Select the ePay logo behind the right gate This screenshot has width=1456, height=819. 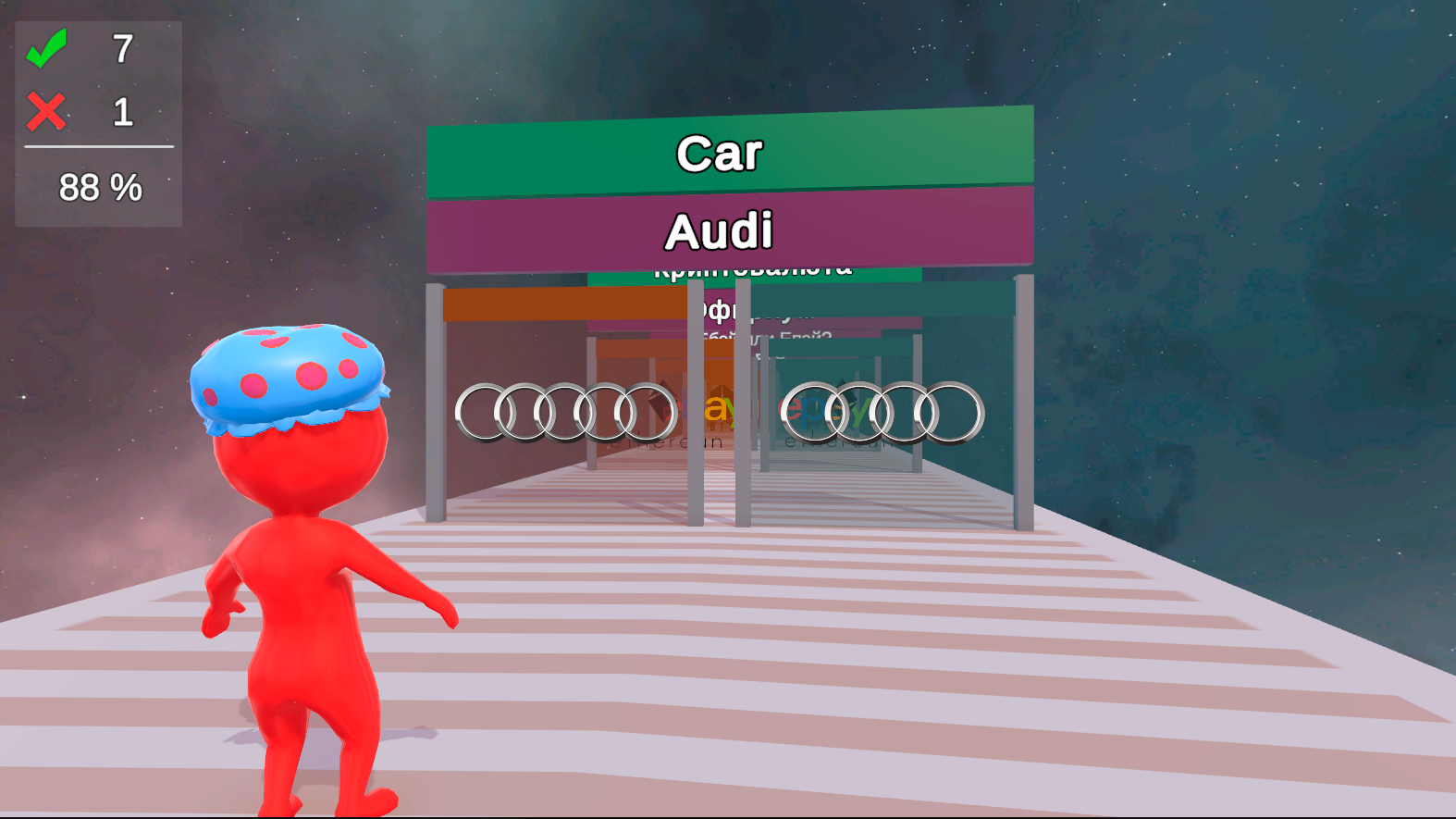(821, 410)
